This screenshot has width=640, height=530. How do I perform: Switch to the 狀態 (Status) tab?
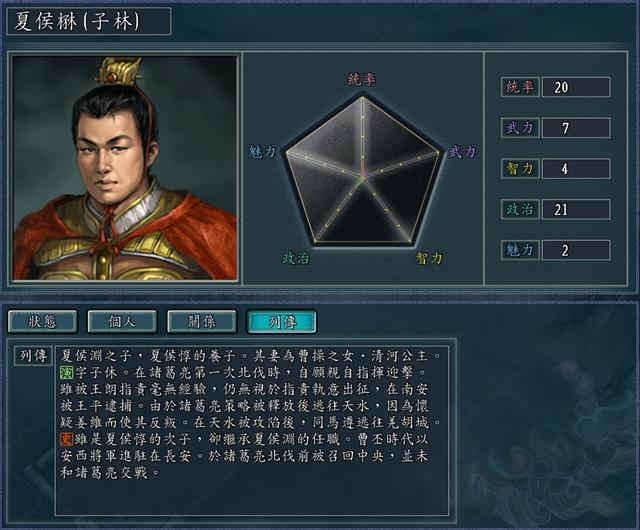tap(43, 321)
